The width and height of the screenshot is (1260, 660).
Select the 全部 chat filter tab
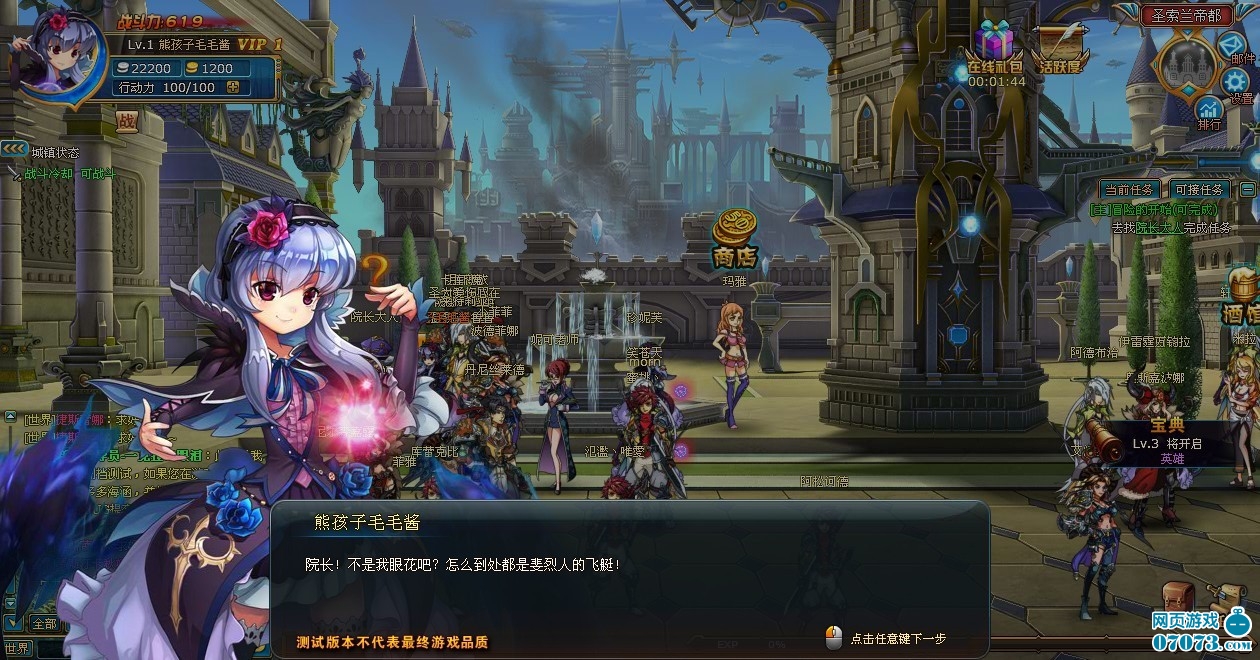[x=45, y=623]
